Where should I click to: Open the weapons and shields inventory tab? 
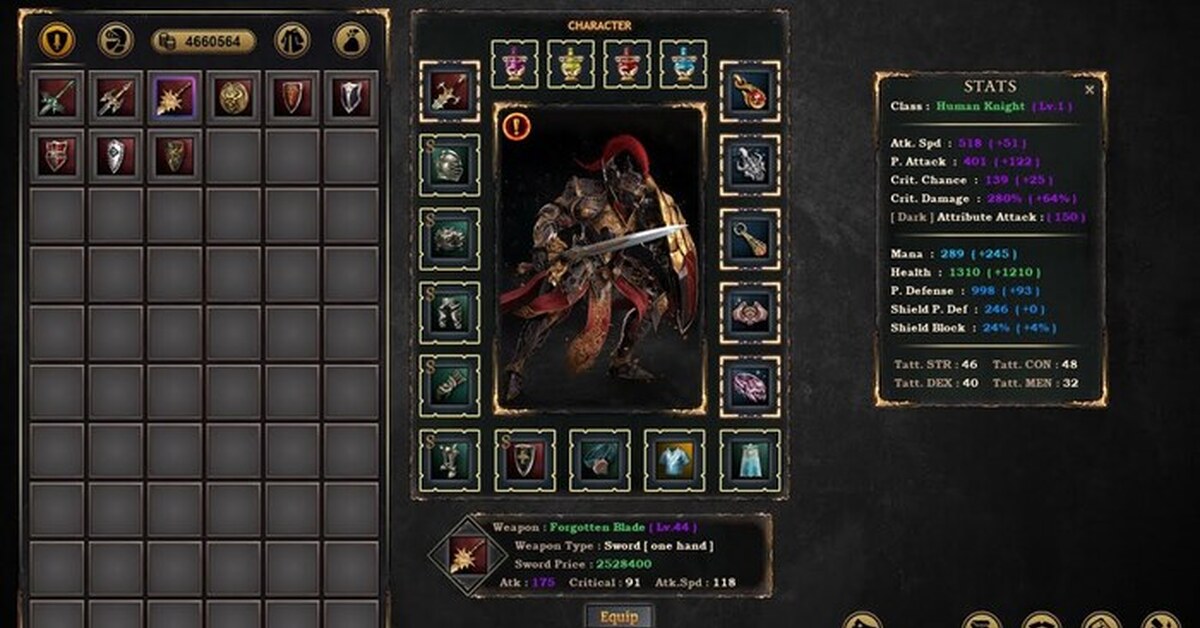point(57,41)
